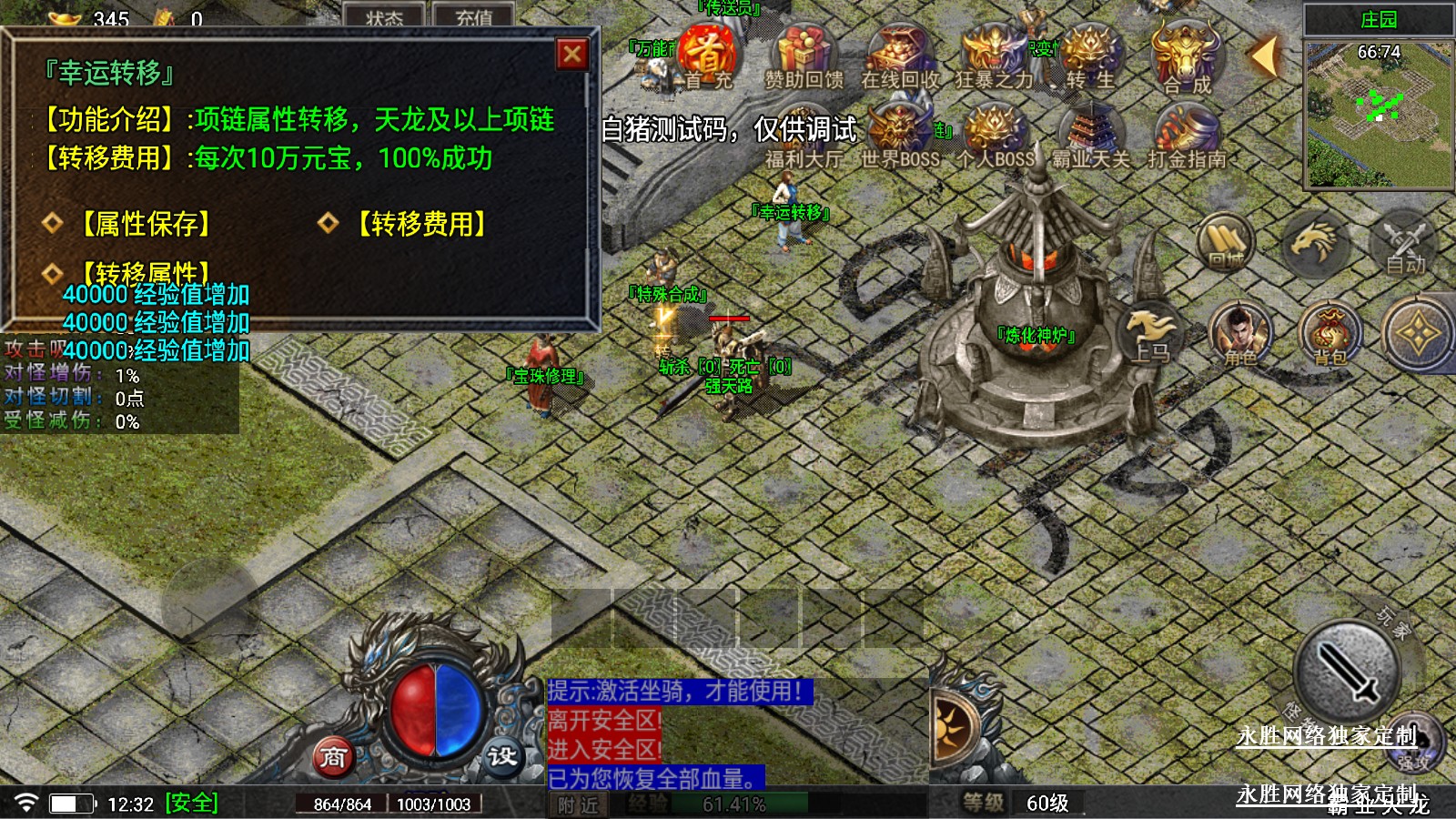Enter the 世界BOSS menu

point(900,136)
